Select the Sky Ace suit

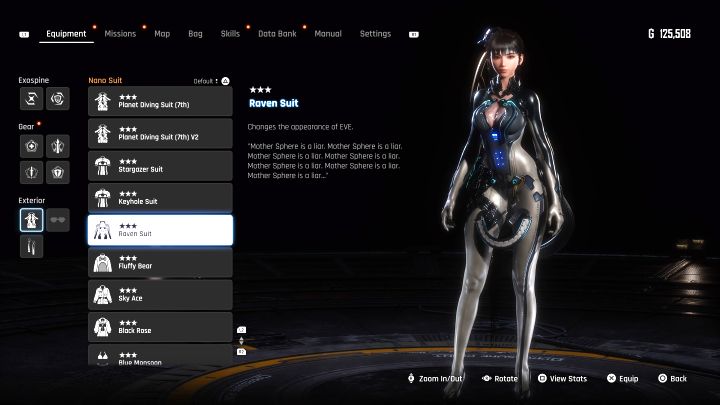tap(160, 294)
